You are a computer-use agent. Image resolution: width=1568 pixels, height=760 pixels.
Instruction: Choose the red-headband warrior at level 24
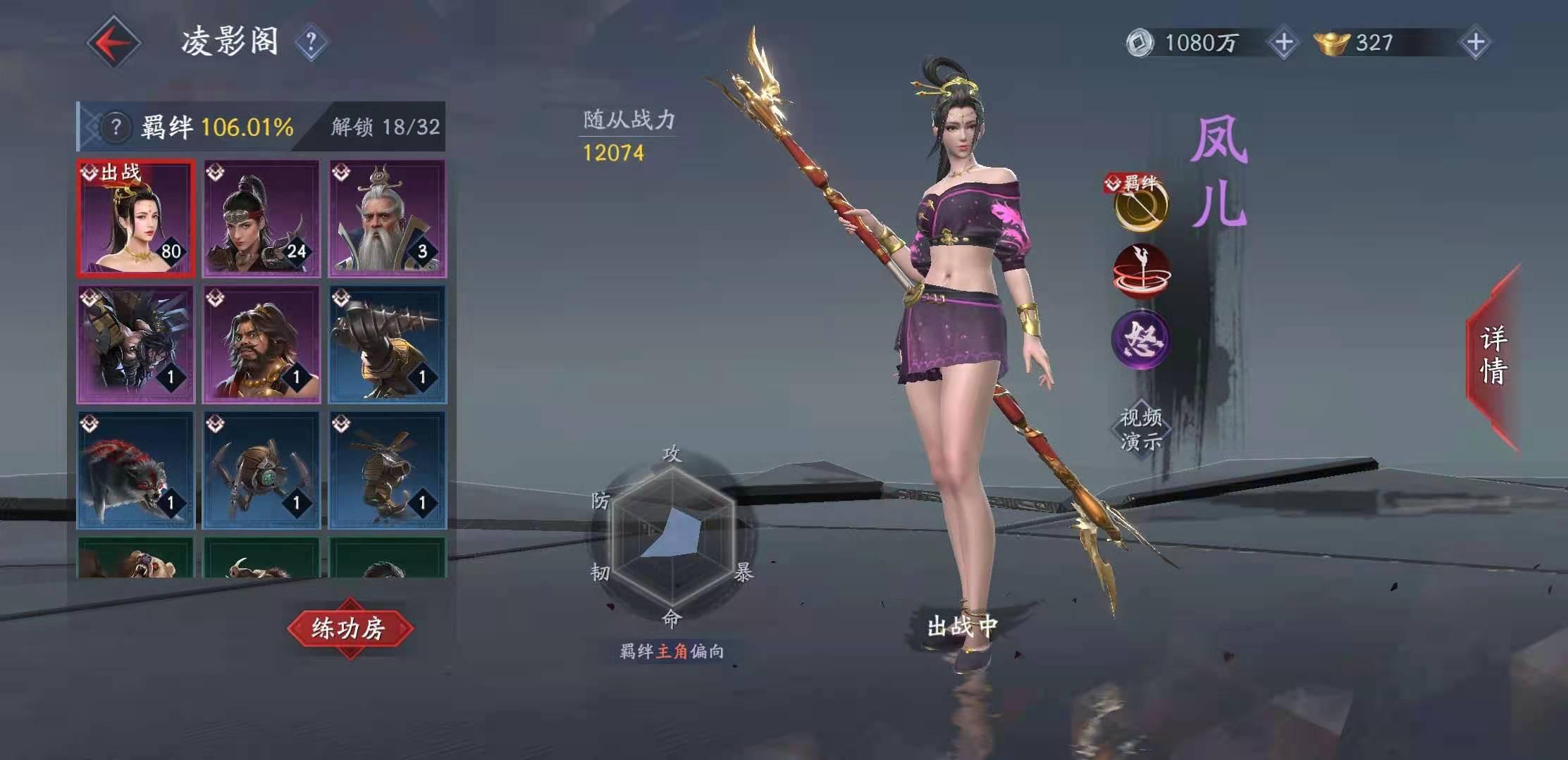[261, 218]
